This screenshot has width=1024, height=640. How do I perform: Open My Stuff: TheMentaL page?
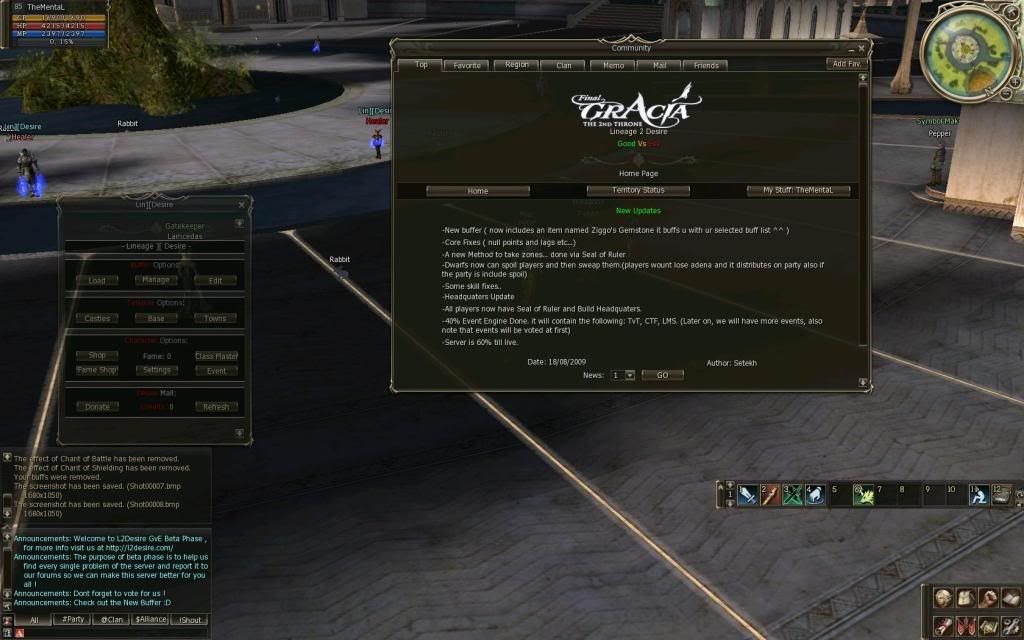click(798, 190)
